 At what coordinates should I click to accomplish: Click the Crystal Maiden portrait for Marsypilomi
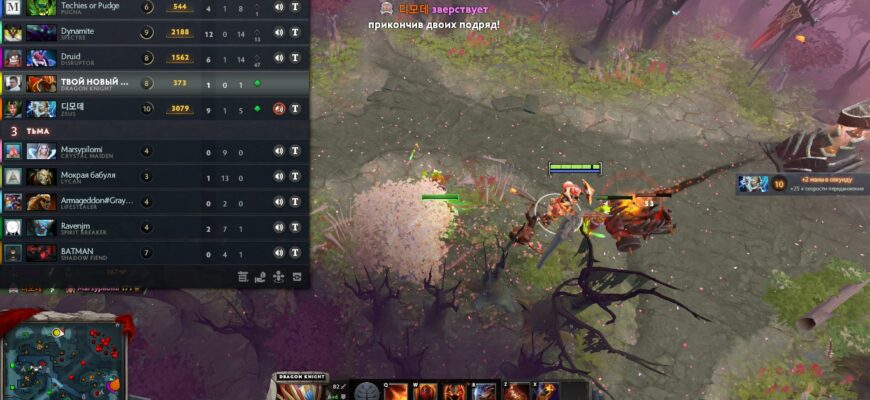pos(41,151)
